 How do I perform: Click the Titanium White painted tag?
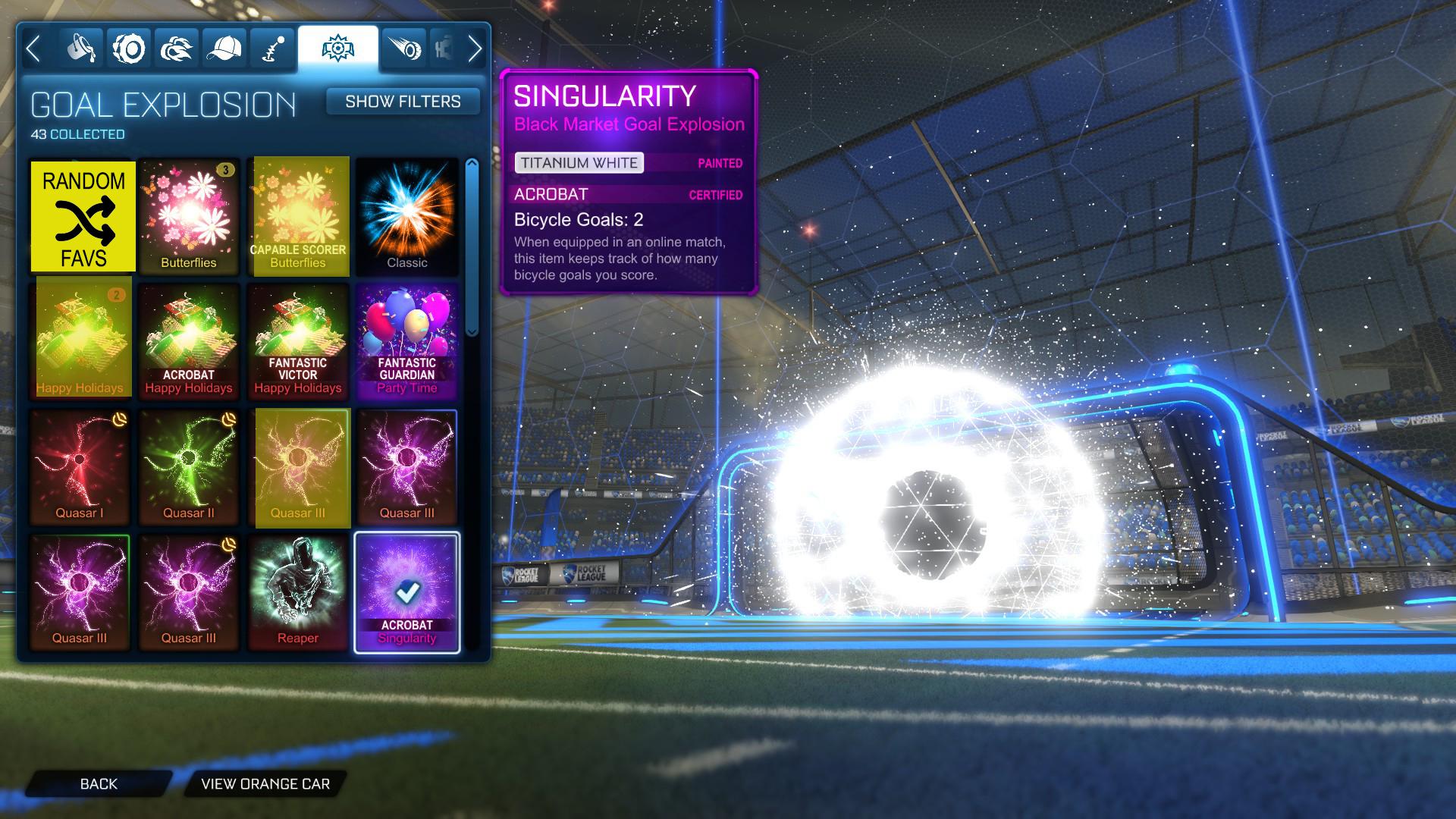point(579,162)
